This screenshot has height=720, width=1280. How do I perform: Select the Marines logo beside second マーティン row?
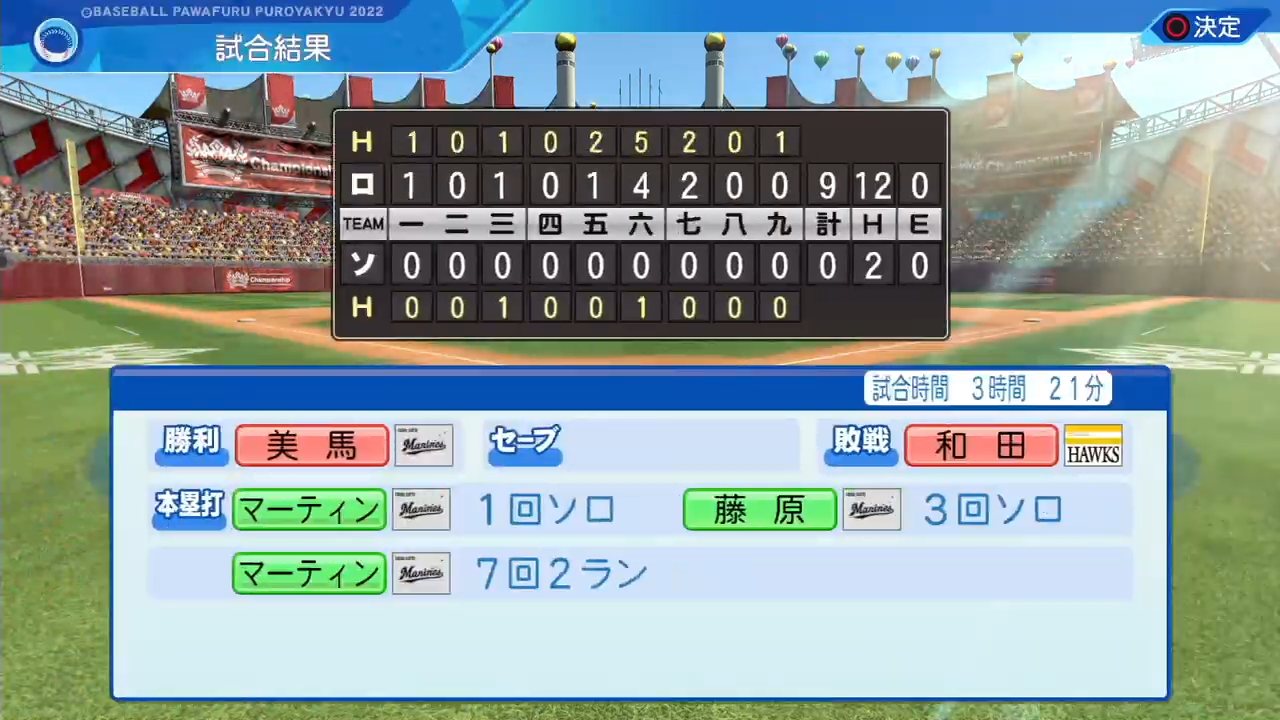[x=421, y=573]
